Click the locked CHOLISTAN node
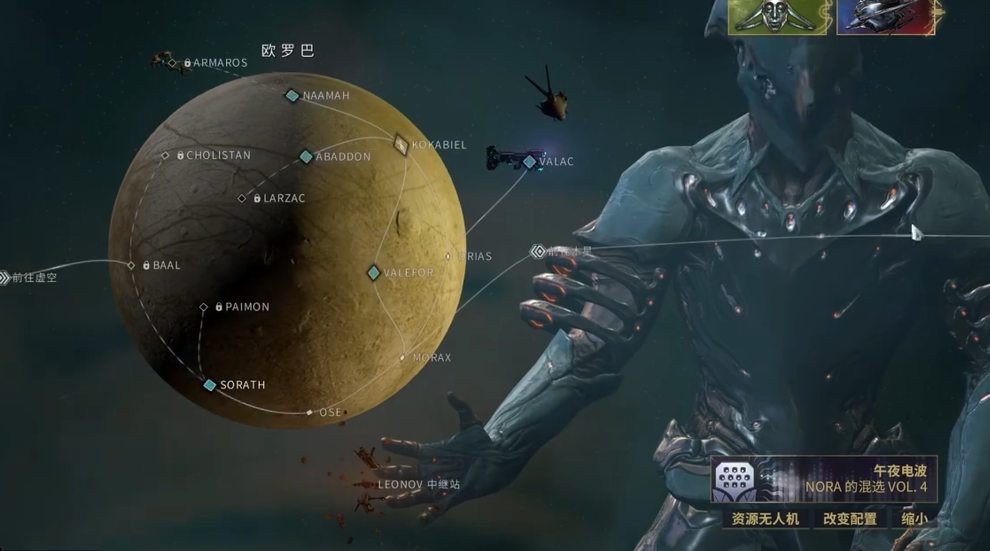Screen dimensions: 990x551 coord(166,156)
